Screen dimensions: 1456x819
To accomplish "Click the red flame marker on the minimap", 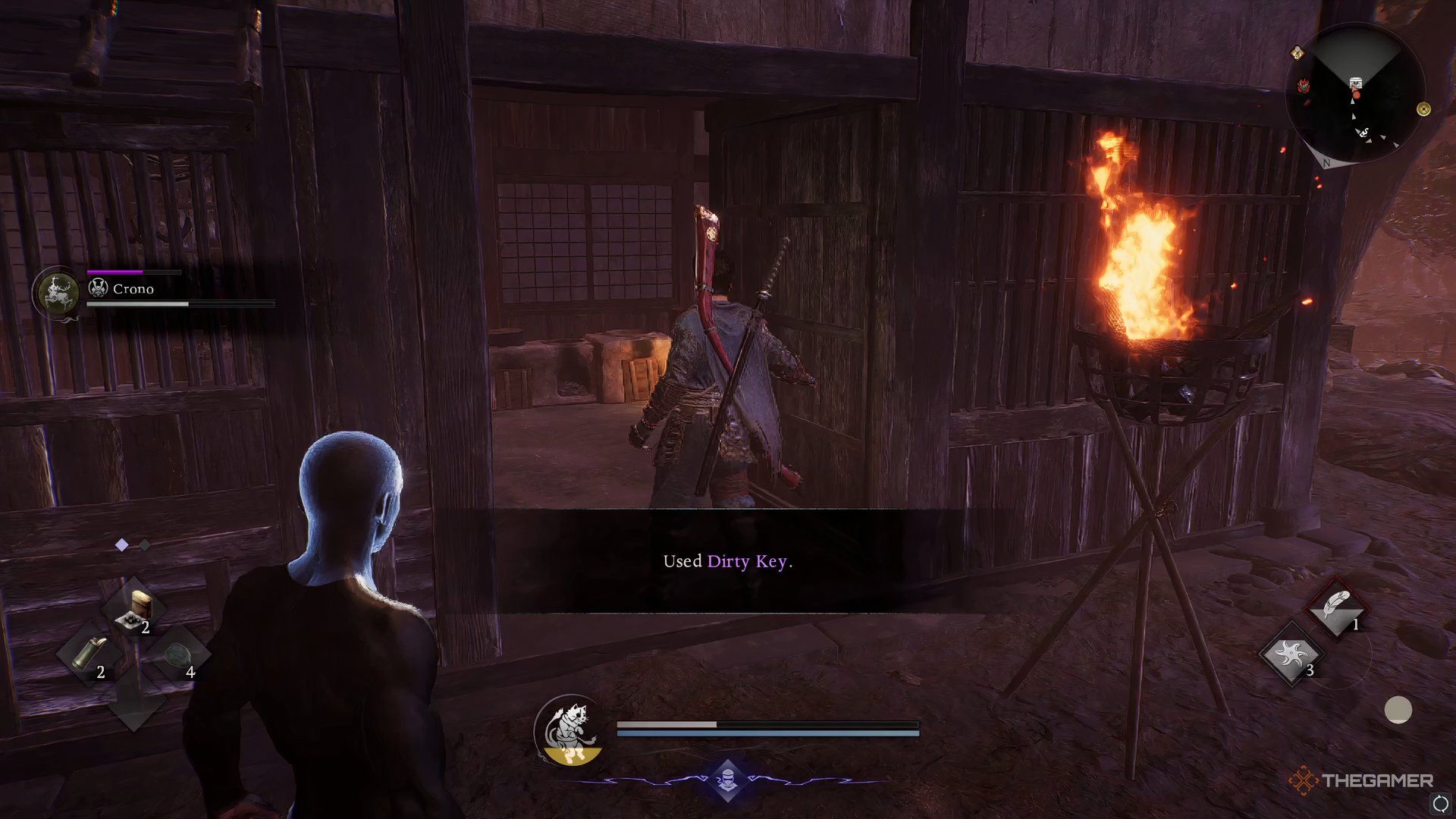I will click(x=1304, y=86).
